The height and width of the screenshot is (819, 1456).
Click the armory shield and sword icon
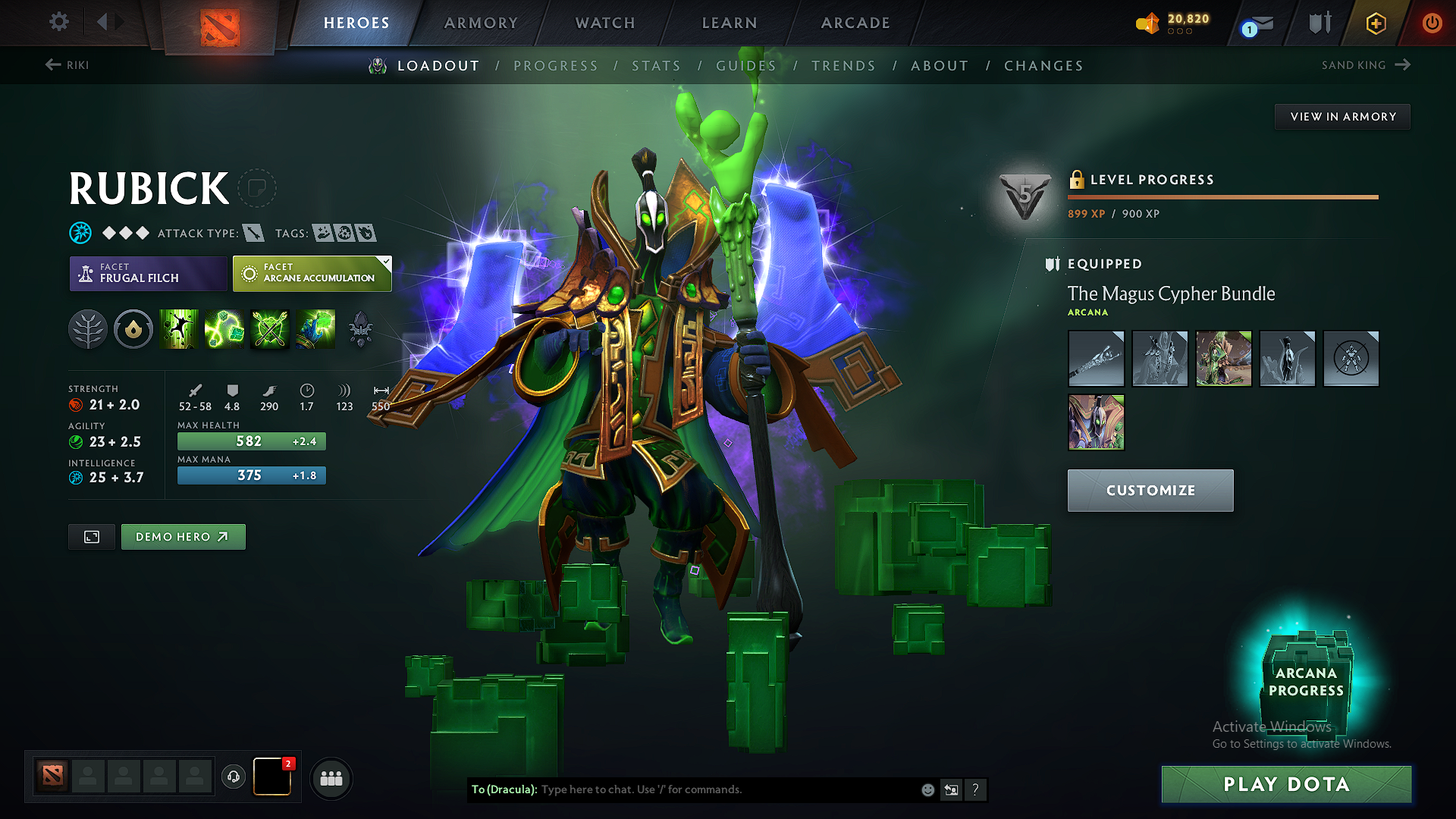[1319, 23]
